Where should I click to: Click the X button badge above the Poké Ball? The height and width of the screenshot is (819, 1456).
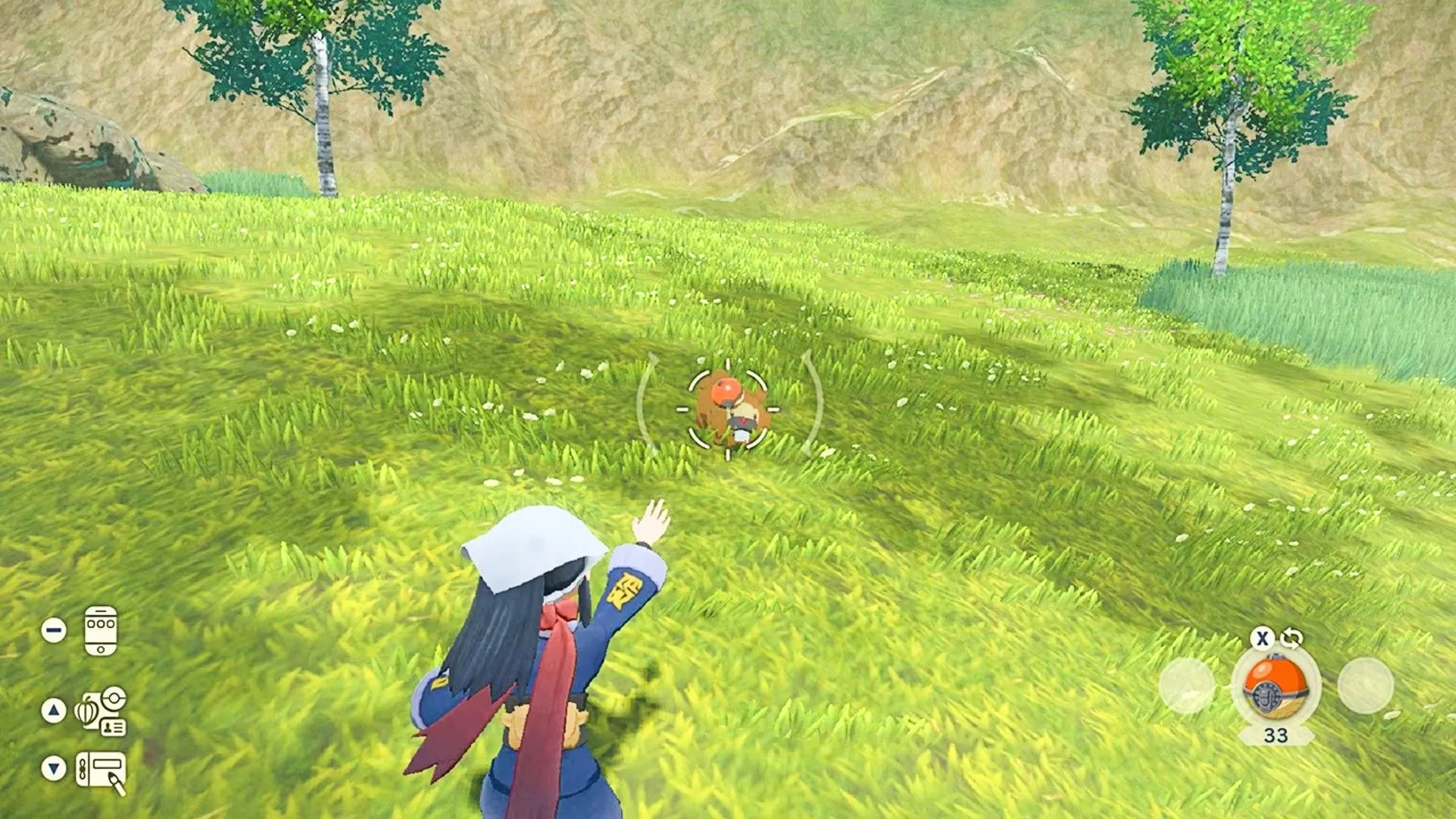click(1263, 639)
